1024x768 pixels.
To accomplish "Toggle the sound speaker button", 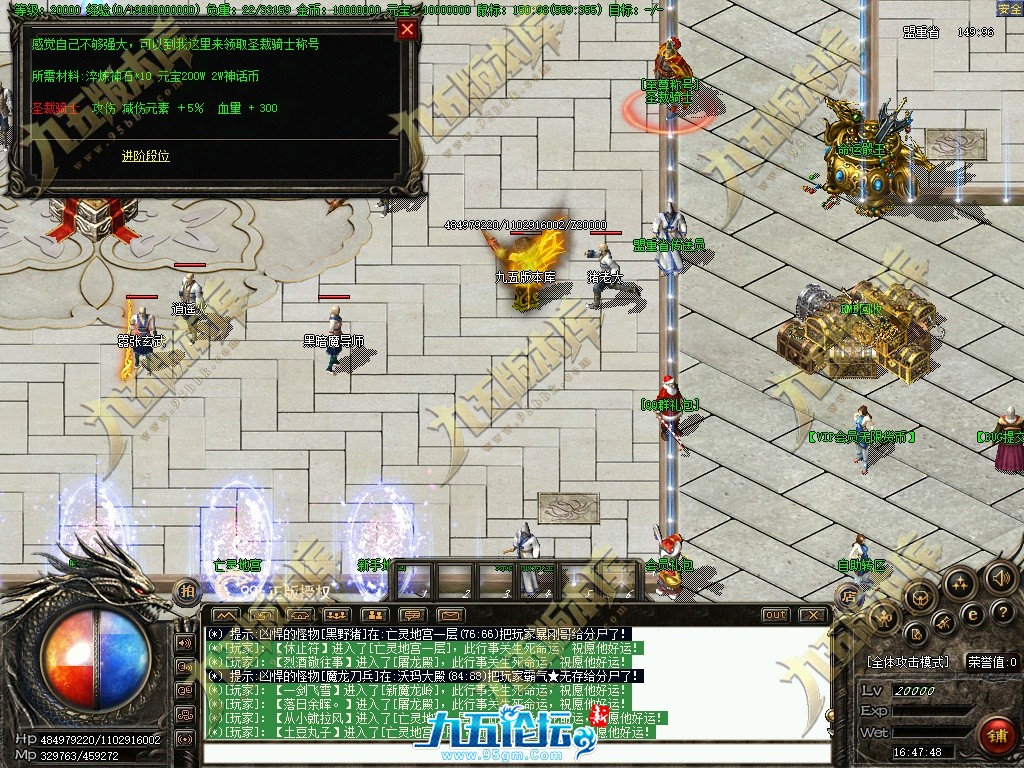I will click(x=1001, y=577).
